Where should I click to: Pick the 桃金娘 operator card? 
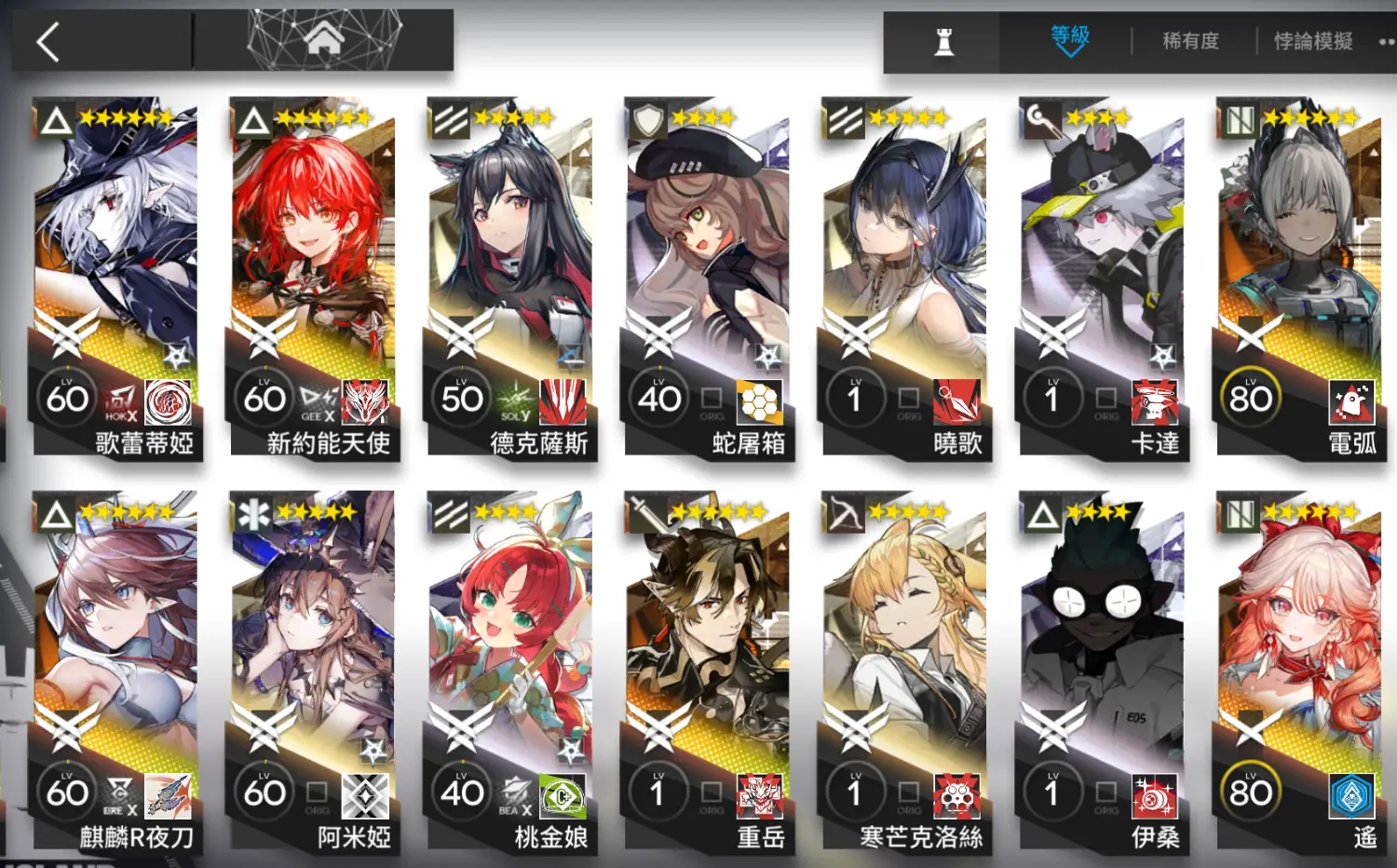click(510, 672)
